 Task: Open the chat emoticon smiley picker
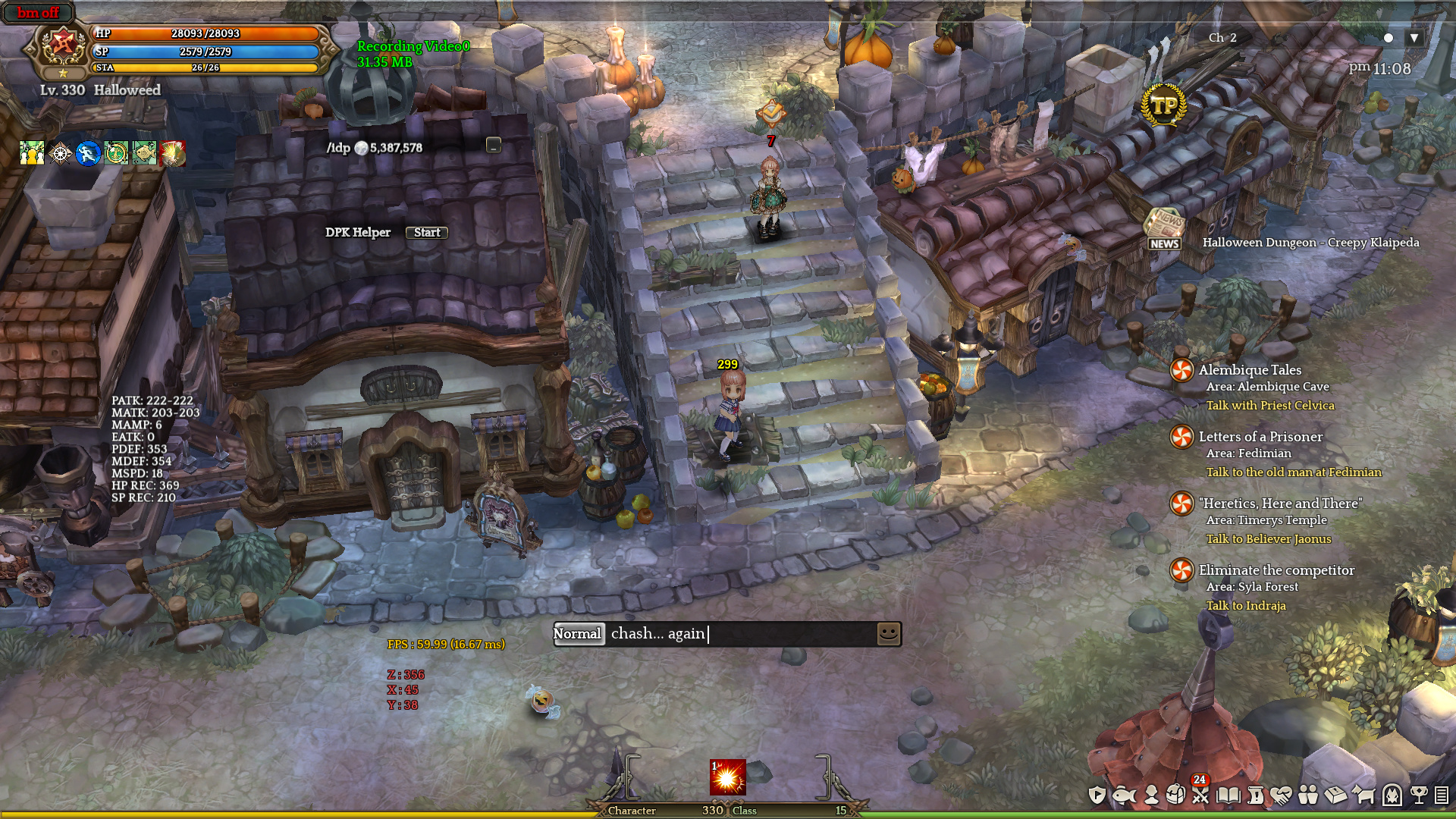[889, 634]
